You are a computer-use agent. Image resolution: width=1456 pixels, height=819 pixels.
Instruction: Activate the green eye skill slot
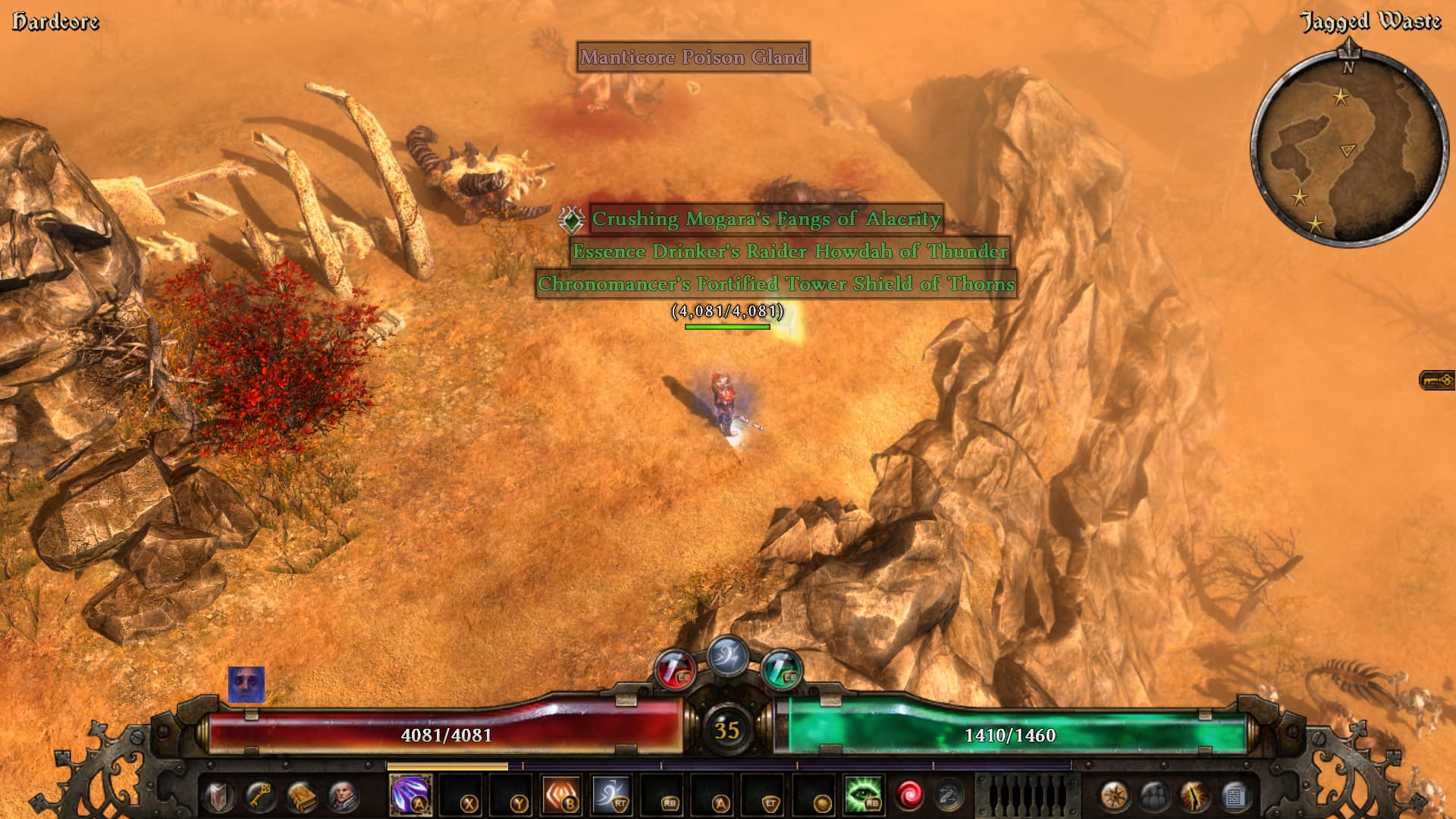tap(863, 795)
